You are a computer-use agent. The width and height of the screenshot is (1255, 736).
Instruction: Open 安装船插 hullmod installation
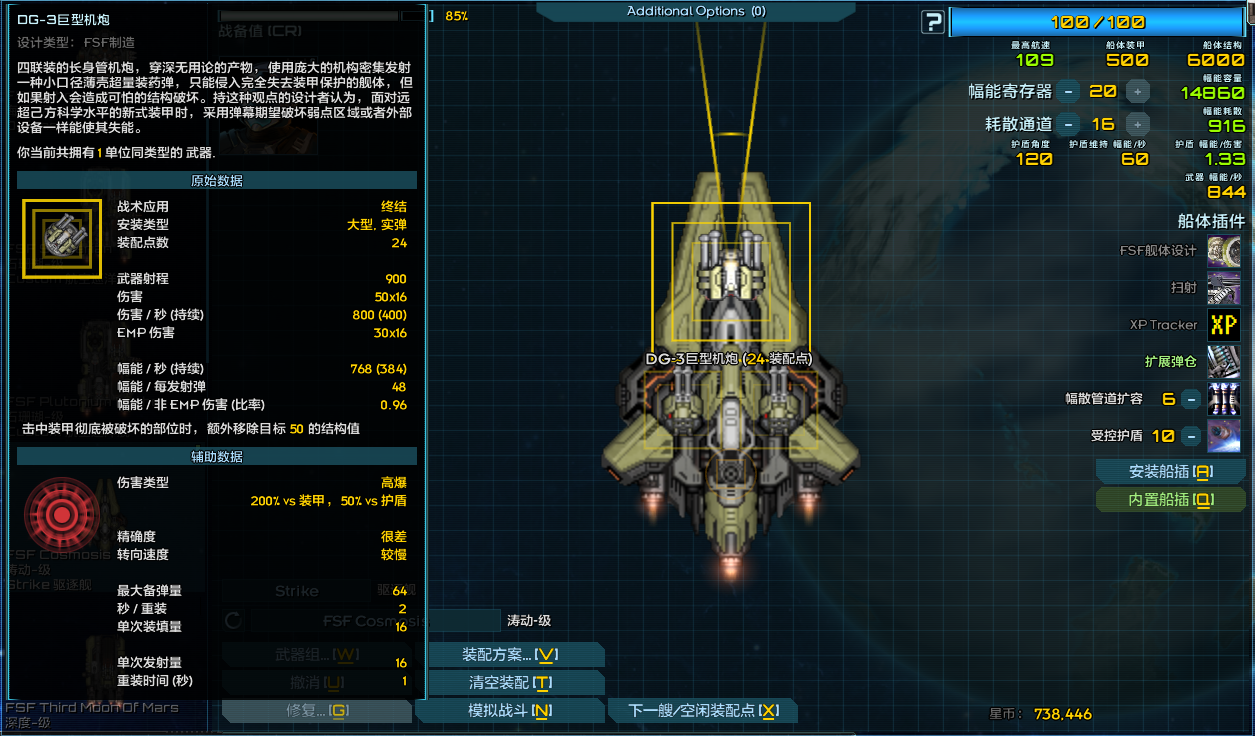click(1170, 472)
